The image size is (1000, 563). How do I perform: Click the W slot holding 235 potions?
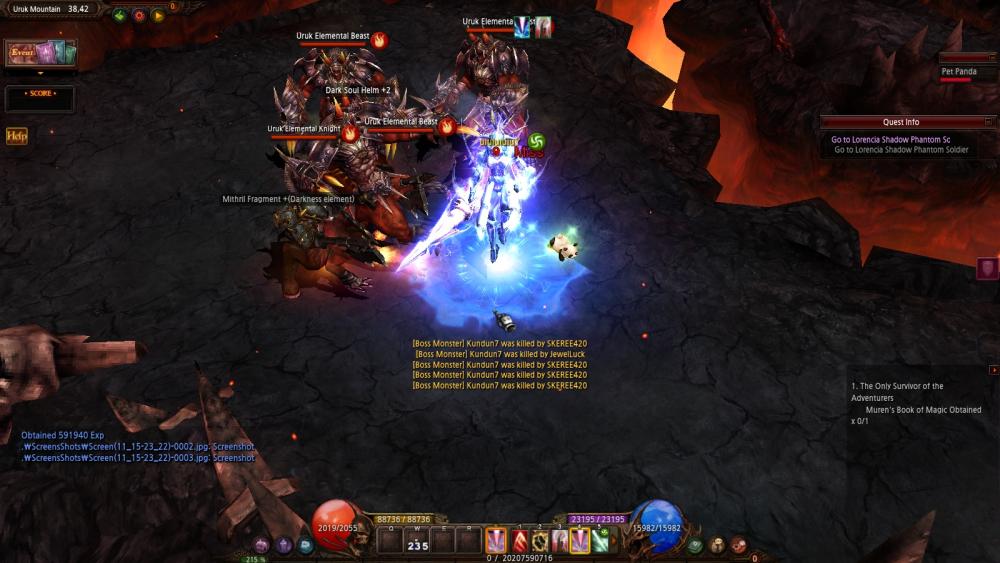pyautogui.click(x=417, y=541)
